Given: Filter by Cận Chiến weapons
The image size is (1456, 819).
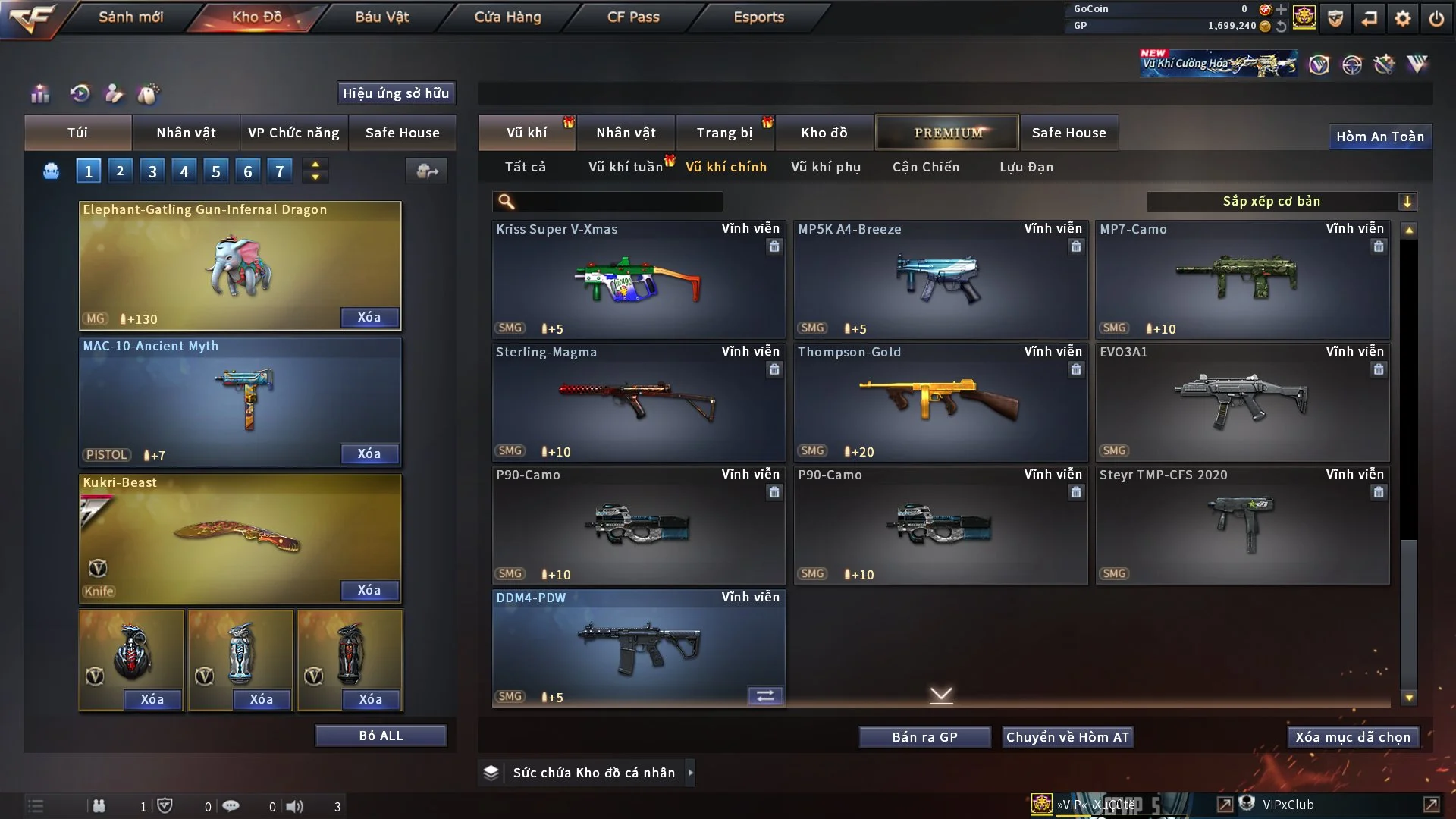Looking at the screenshot, I should click(x=925, y=167).
